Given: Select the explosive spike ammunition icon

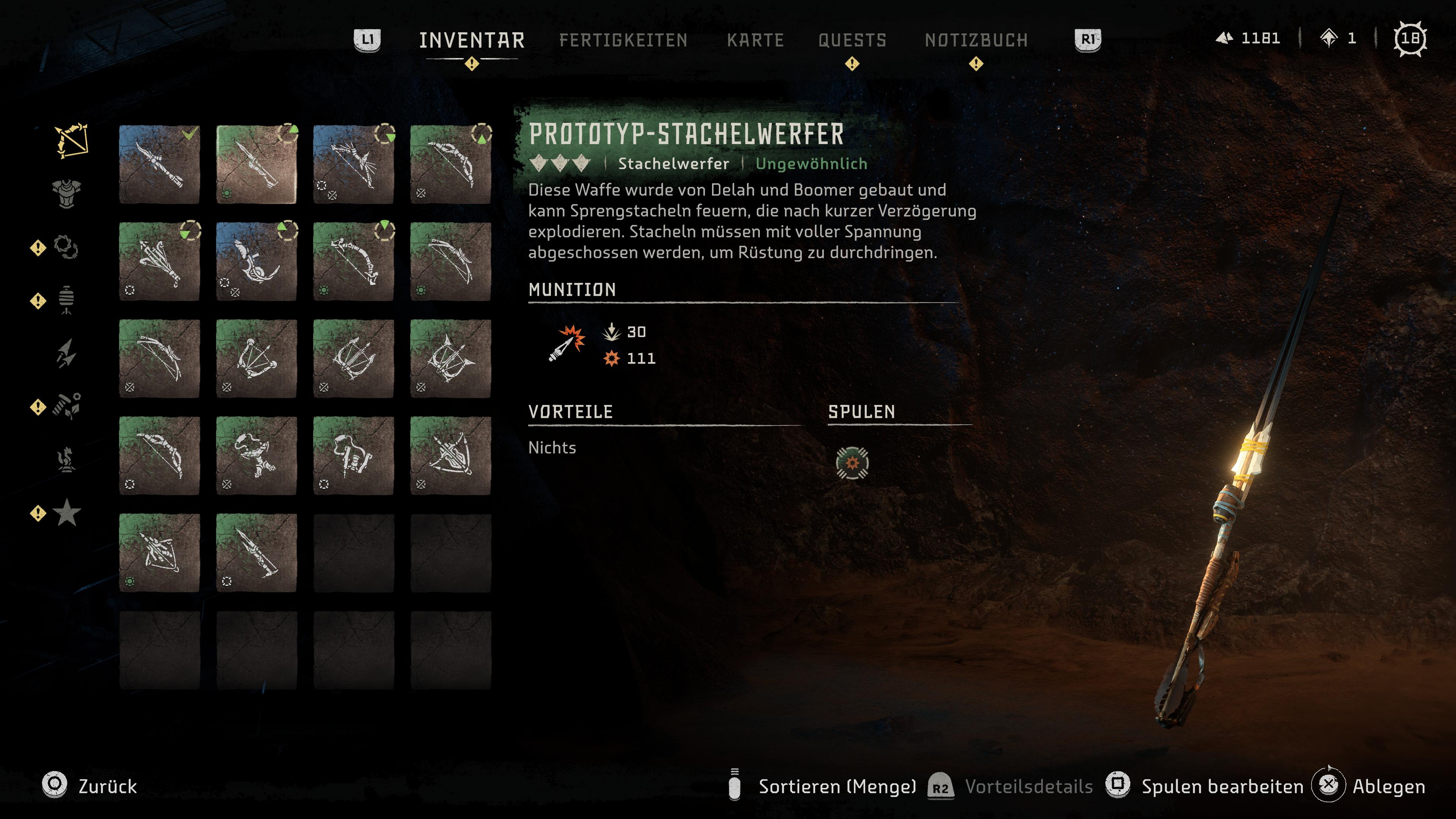Looking at the screenshot, I should (x=567, y=343).
